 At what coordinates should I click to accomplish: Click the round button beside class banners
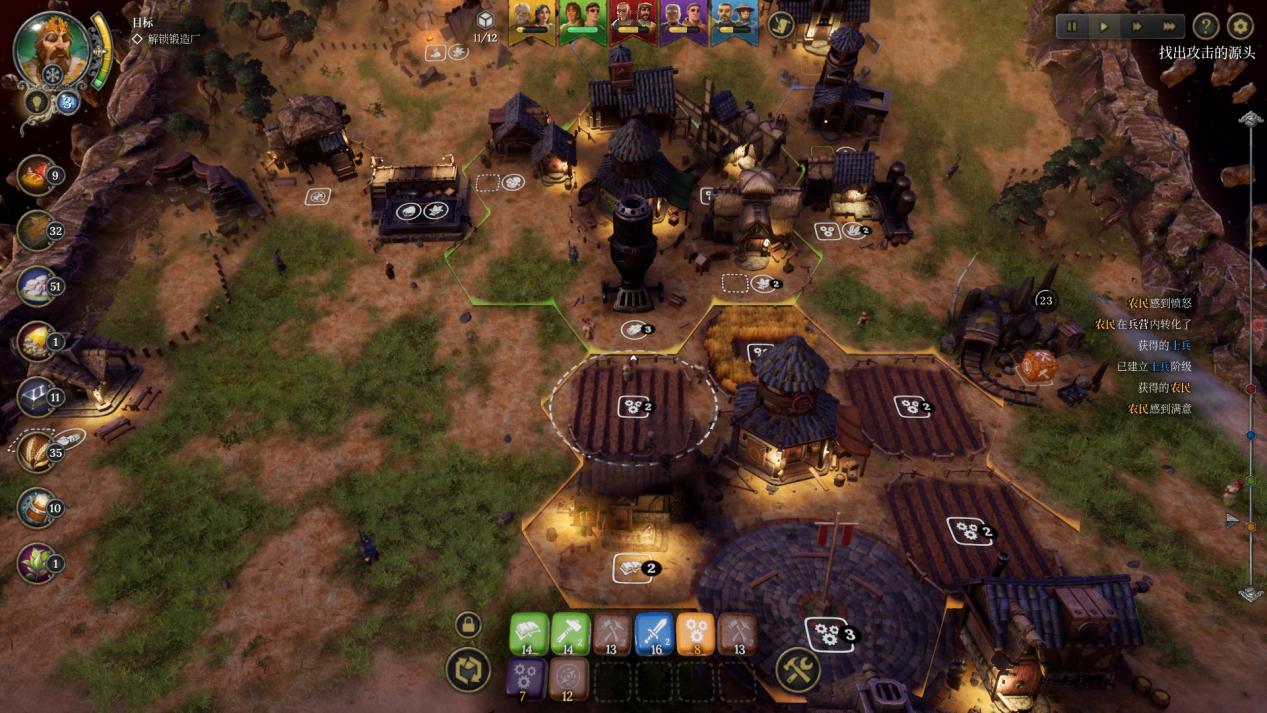(781, 25)
